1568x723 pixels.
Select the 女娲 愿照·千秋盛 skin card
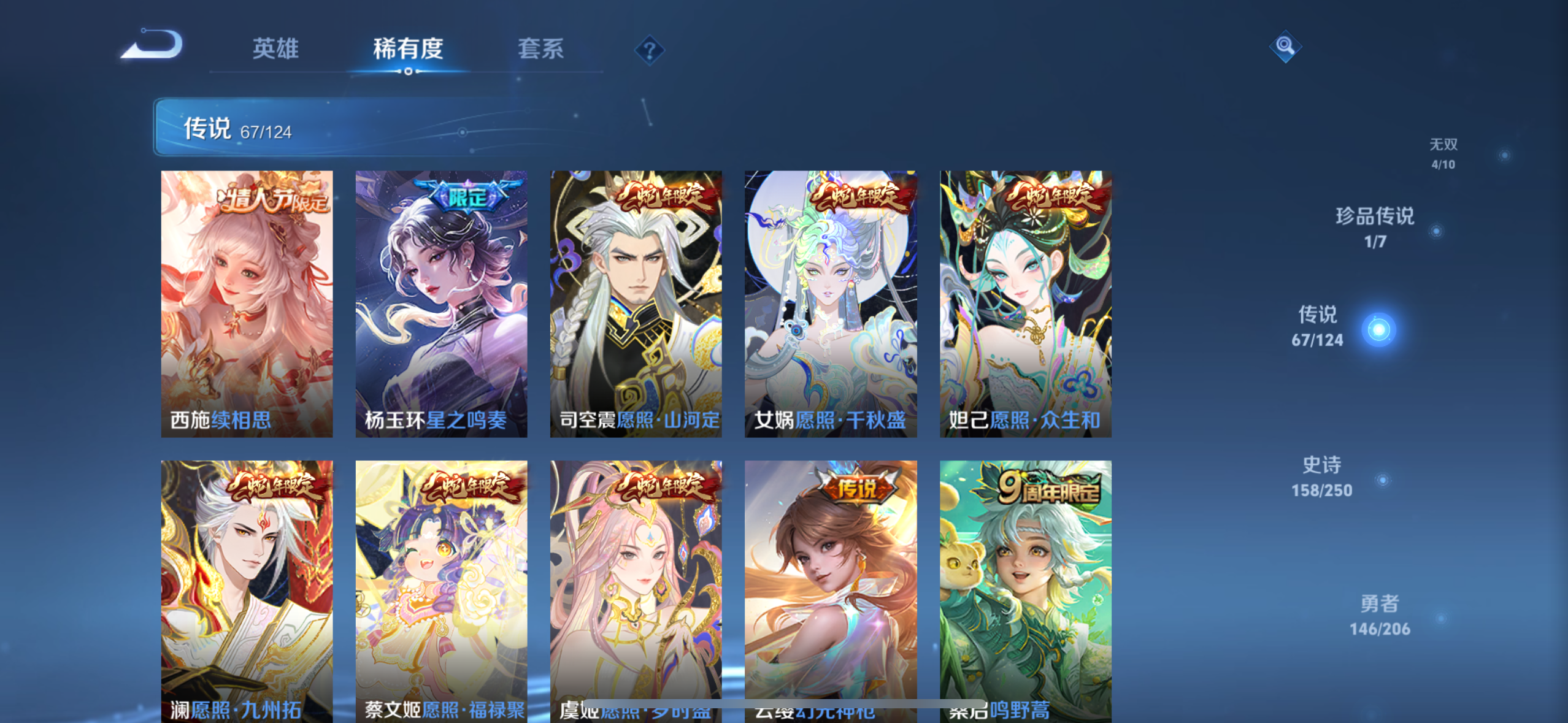tap(831, 304)
